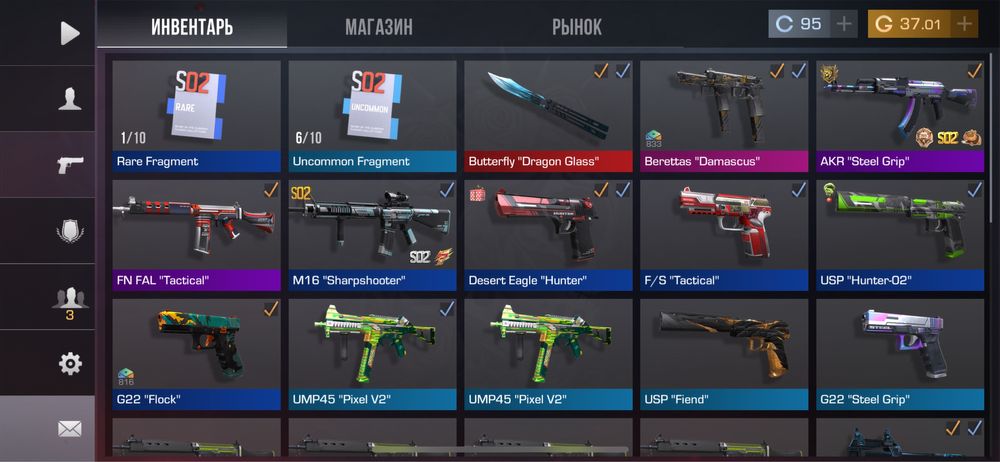Image resolution: width=1000 pixels, height=462 pixels.
Task: Start playing with the play arrow icon
Action: click(x=69, y=33)
